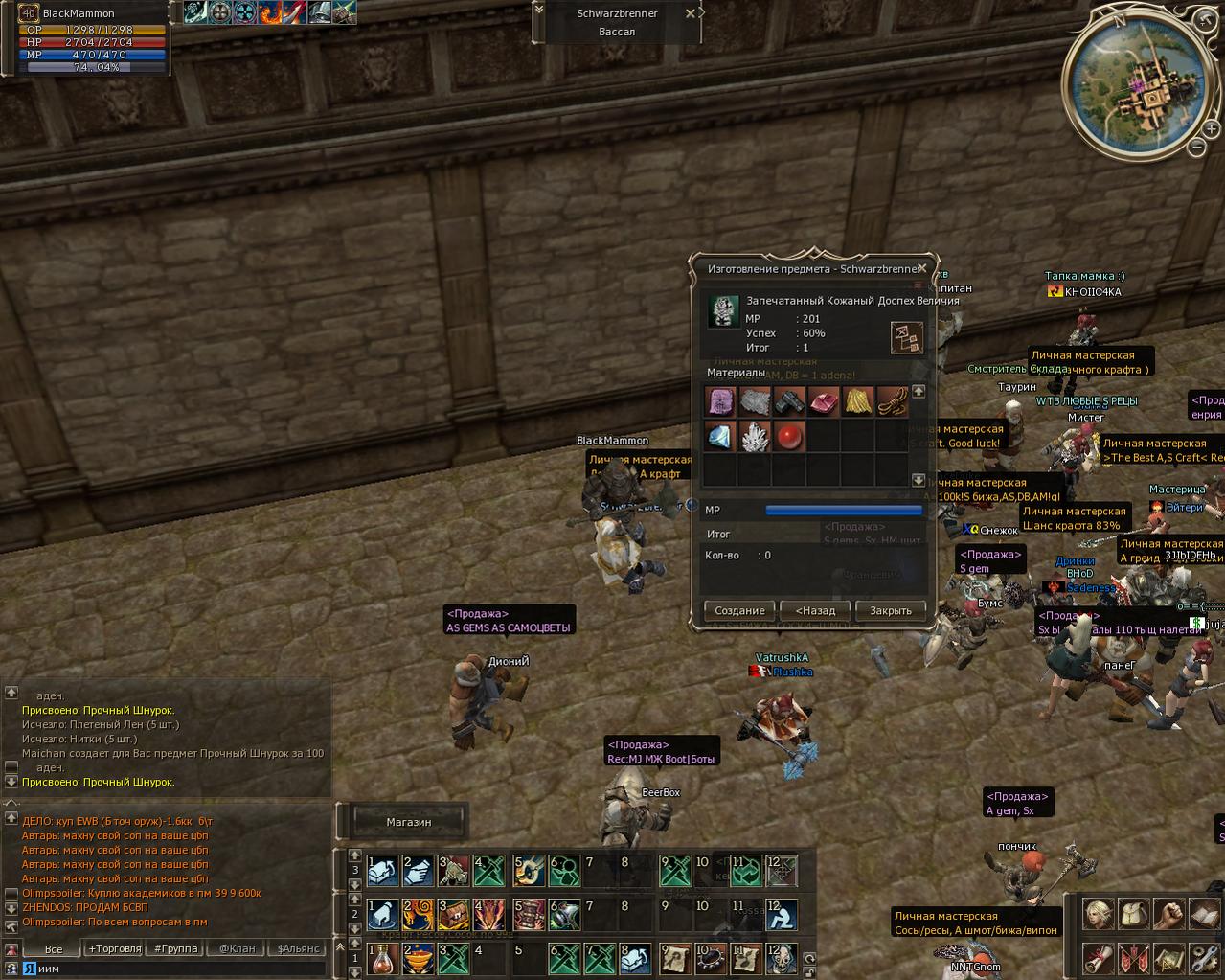Image resolution: width=1225 pixels, height=980 pixels.
Task: Switch to the @Клан chat tab
Action: tap(237, 948)
